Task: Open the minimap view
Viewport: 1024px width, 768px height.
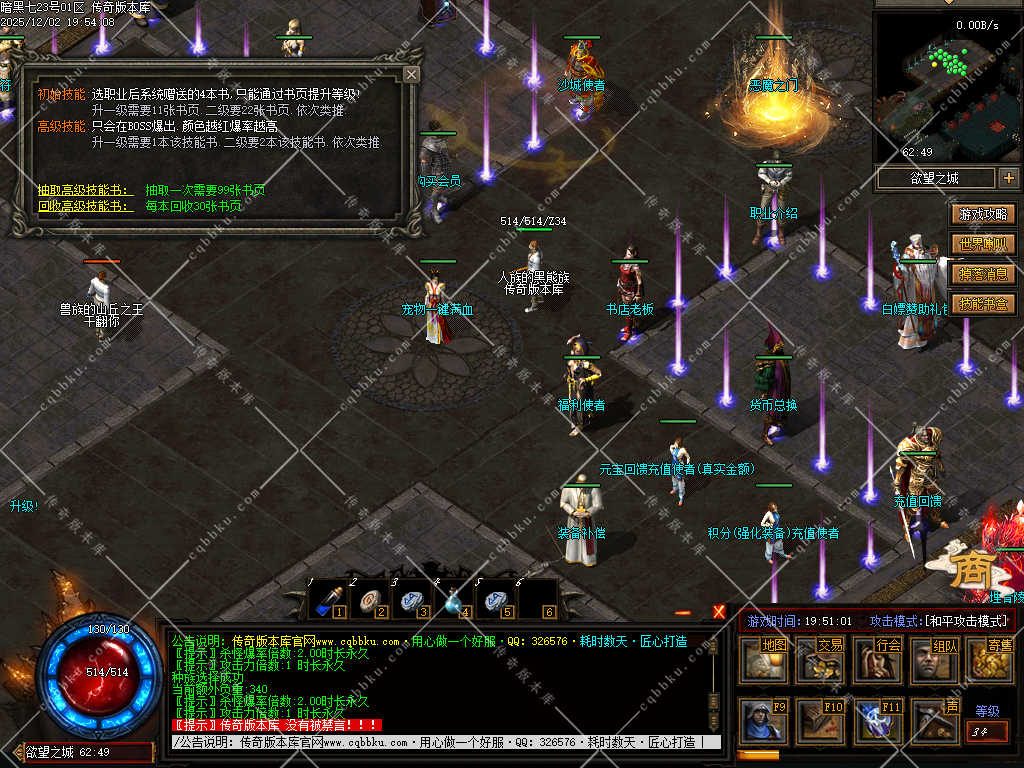Action: pos(947,87)
